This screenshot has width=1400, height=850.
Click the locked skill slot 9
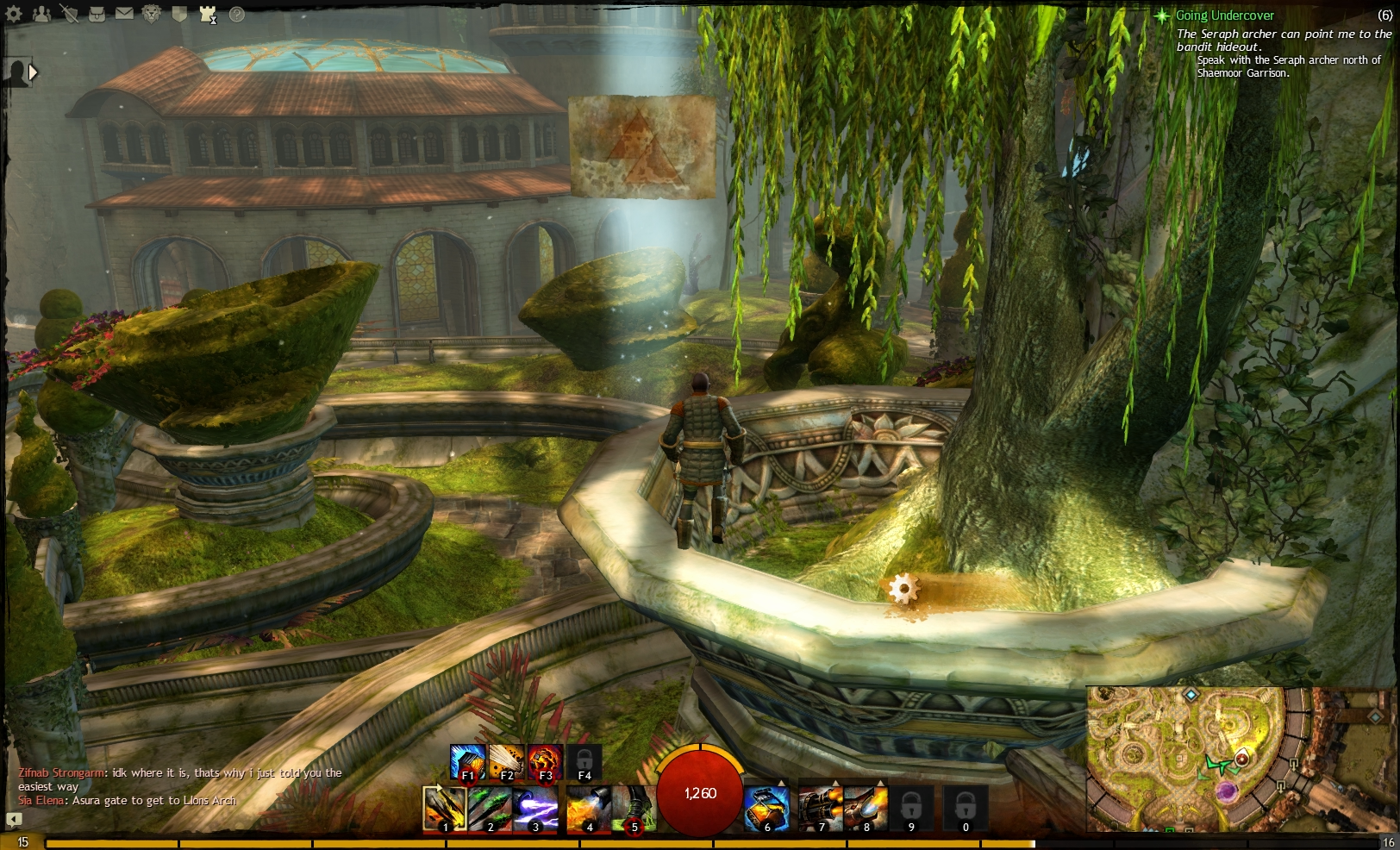(910, 809)
